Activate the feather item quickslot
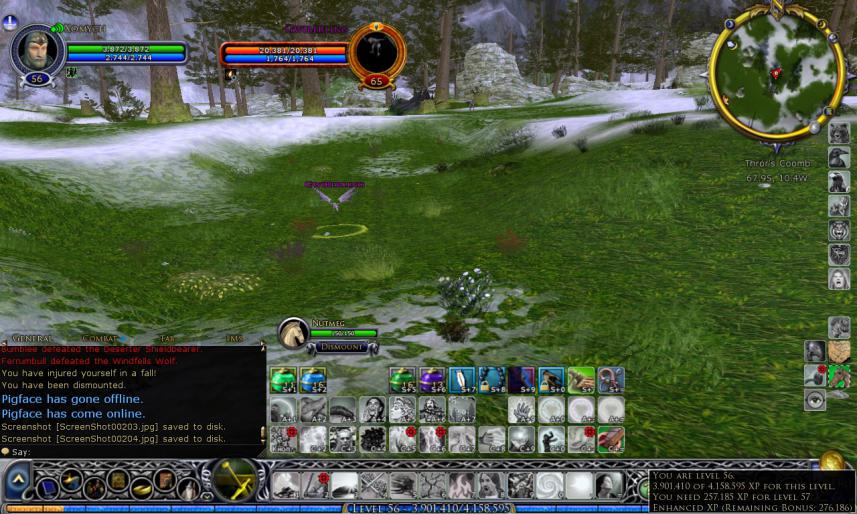857x514 pixels. pyautogui.click(x=463, y=380)
